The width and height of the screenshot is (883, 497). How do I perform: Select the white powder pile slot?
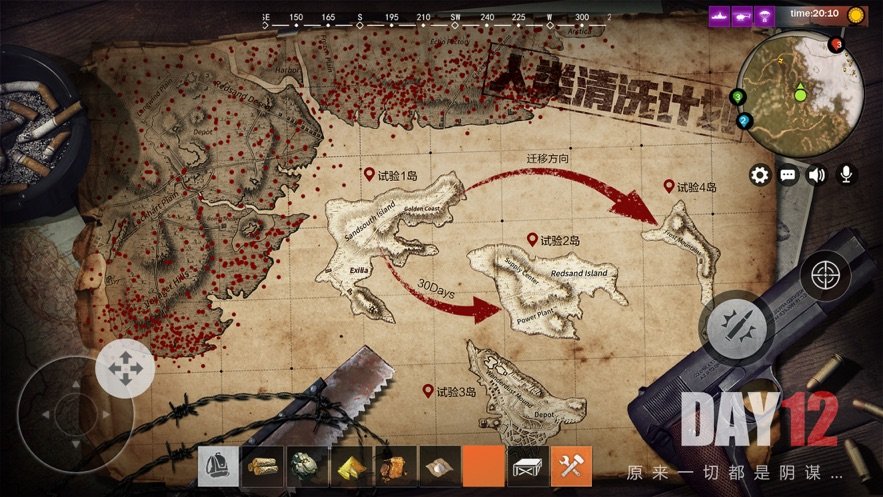438,466
